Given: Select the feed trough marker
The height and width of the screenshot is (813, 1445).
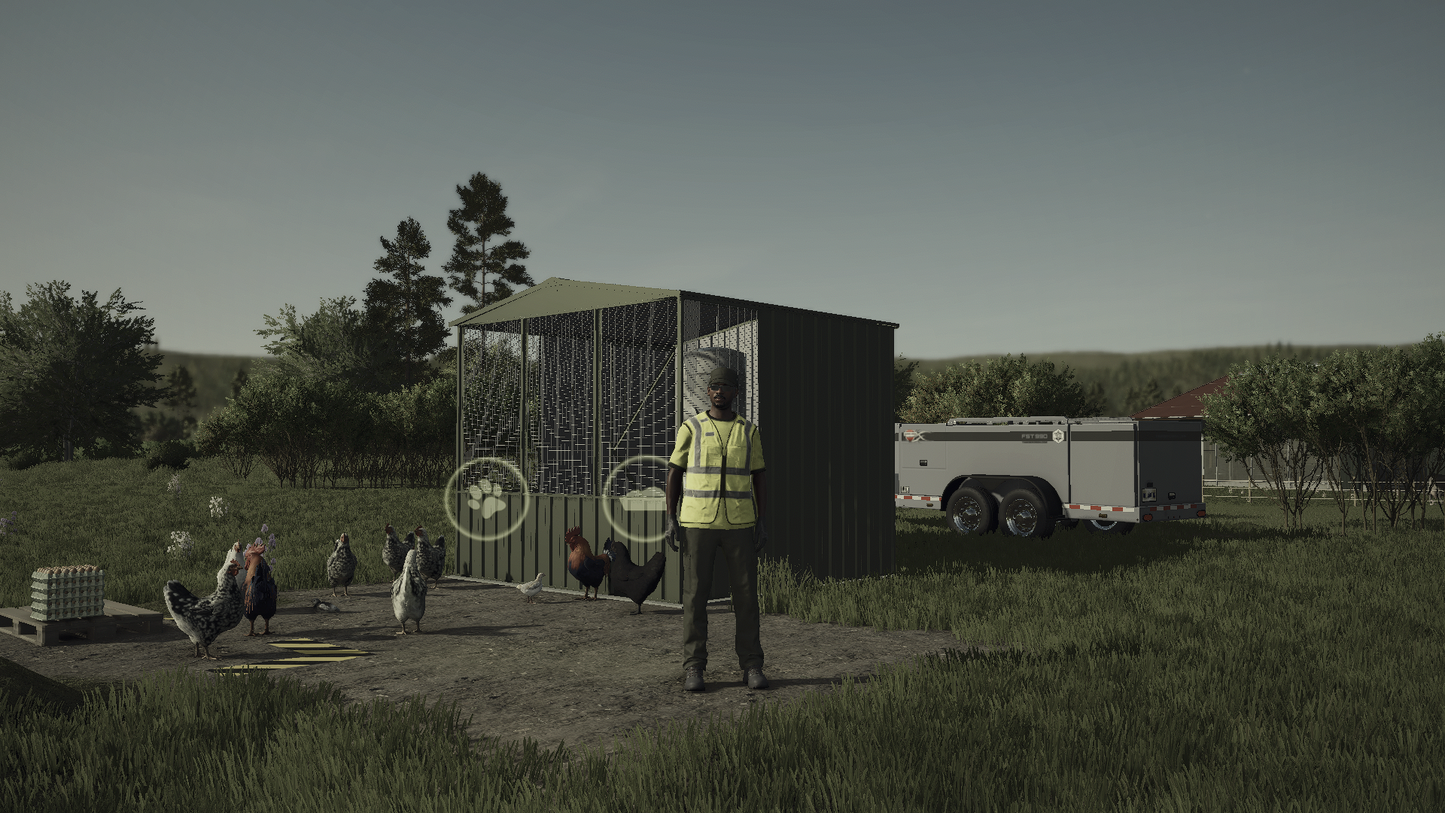Looking at the screenshot, I should pos(640,498).
